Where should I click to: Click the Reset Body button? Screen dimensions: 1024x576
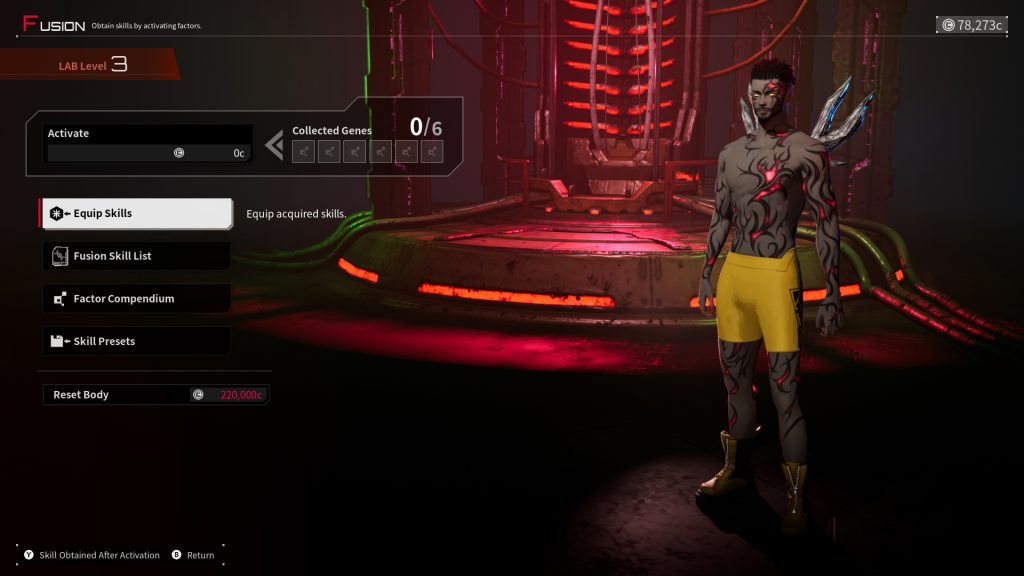[x=154, y=395]
